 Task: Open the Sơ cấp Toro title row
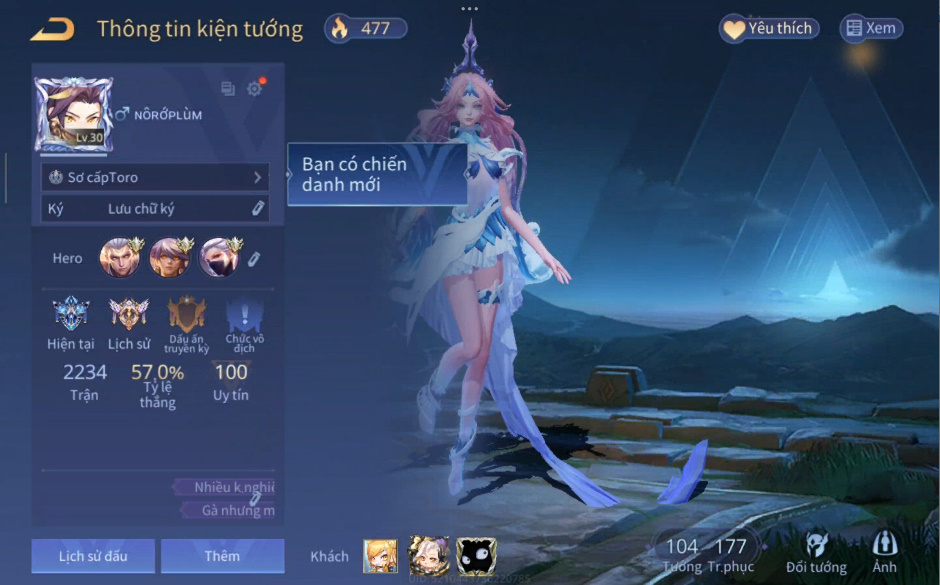(x=155, y=177)
